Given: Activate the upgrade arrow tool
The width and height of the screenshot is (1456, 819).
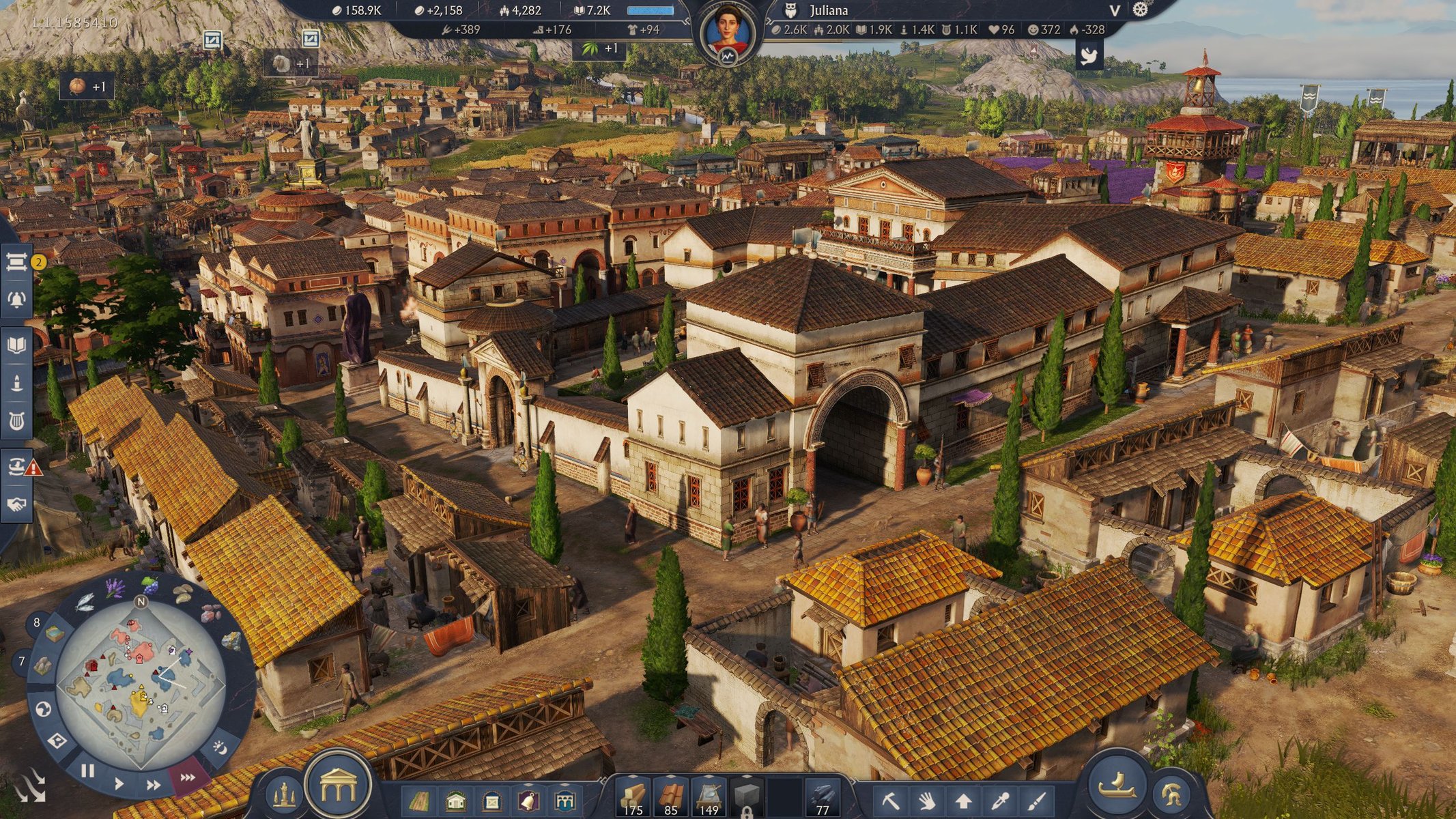Looking at the screenshot, I should 963,800.
